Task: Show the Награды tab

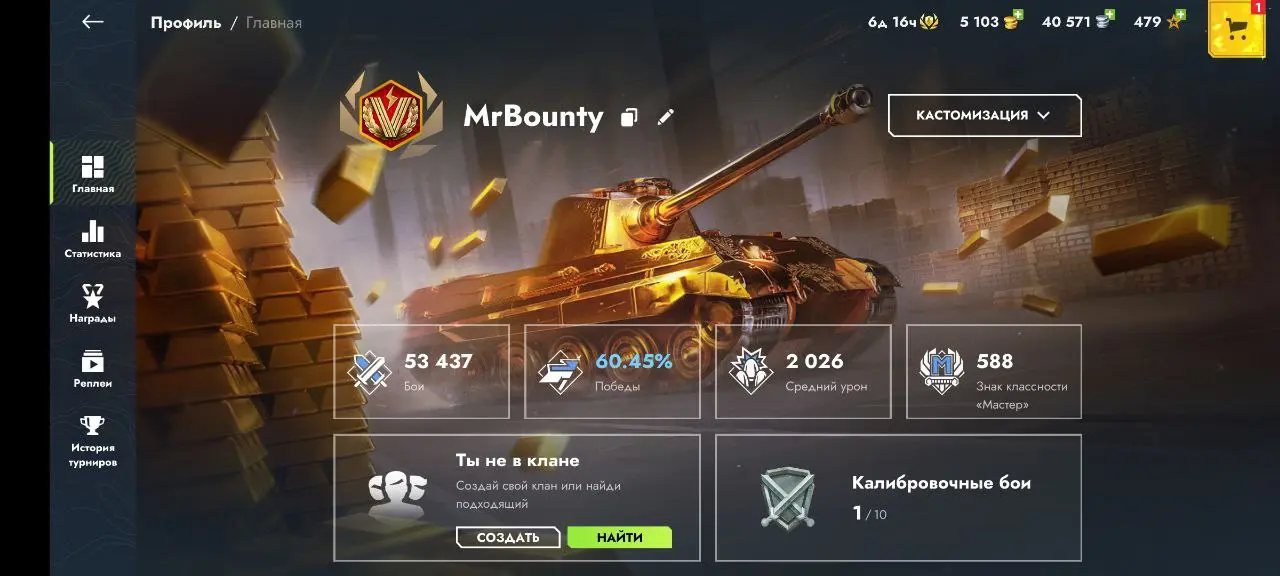Action: click(x=92, y=304)
